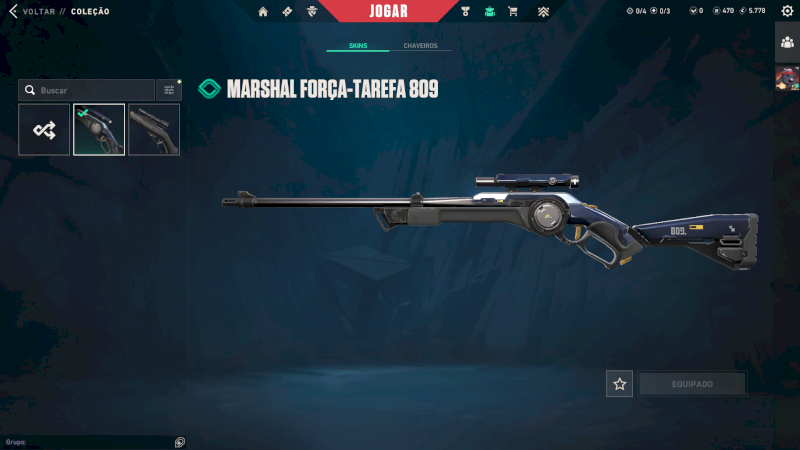Open the collection icon in the top bar
This screenshot has width=800, height=450.
click(489, 11)
